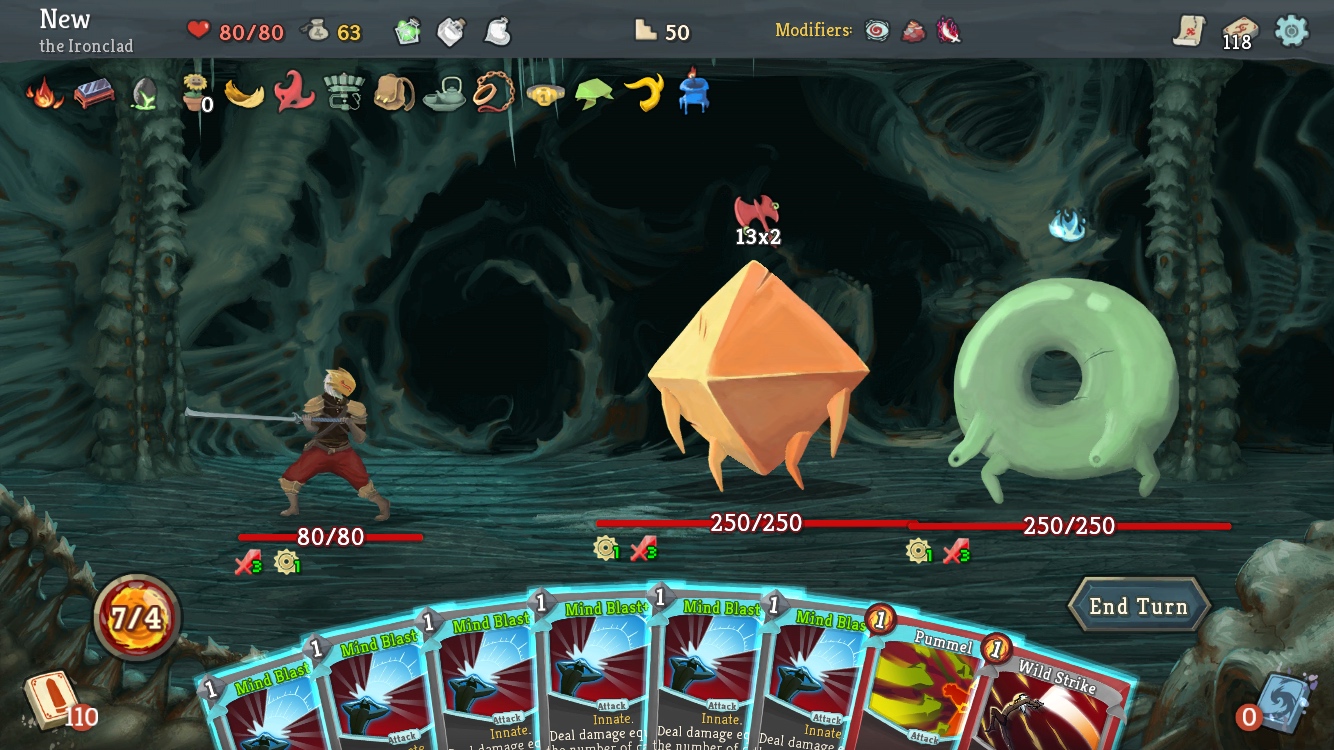
Task: Inspect the golden belt relic
Action: (545, 94)
